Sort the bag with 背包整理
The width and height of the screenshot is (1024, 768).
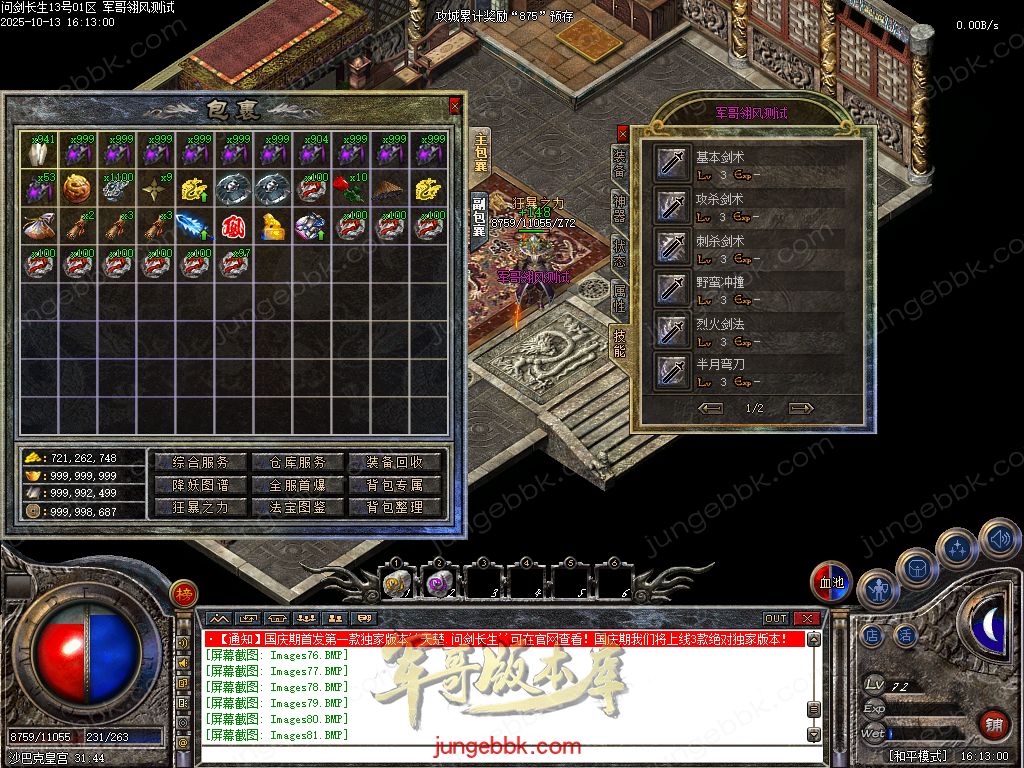pos(394,507)
